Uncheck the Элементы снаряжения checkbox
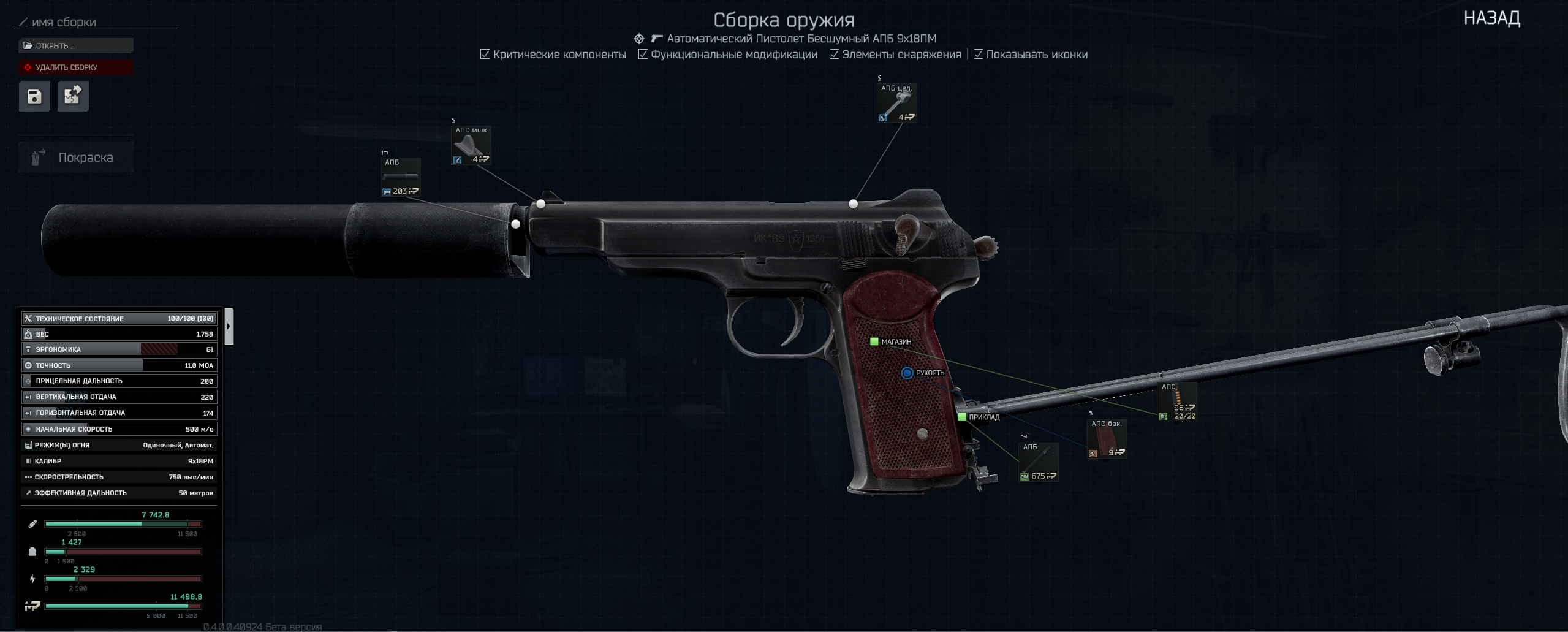 [835, 55]
